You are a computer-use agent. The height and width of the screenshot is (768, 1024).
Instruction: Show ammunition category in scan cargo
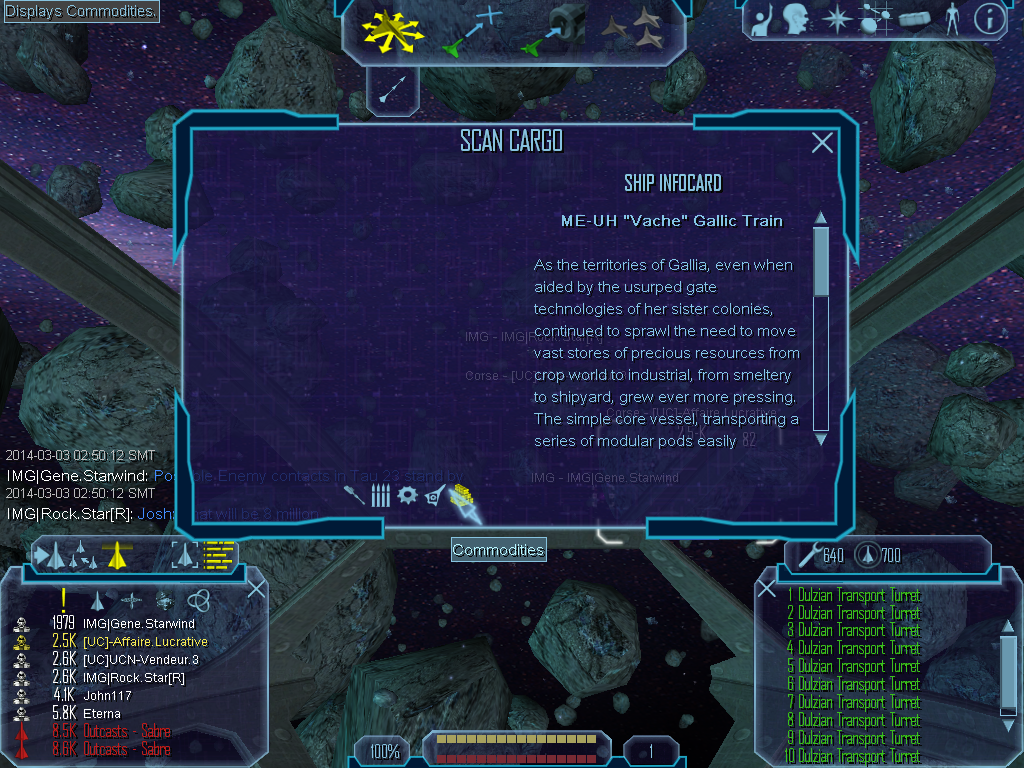(x=380, y=495)
